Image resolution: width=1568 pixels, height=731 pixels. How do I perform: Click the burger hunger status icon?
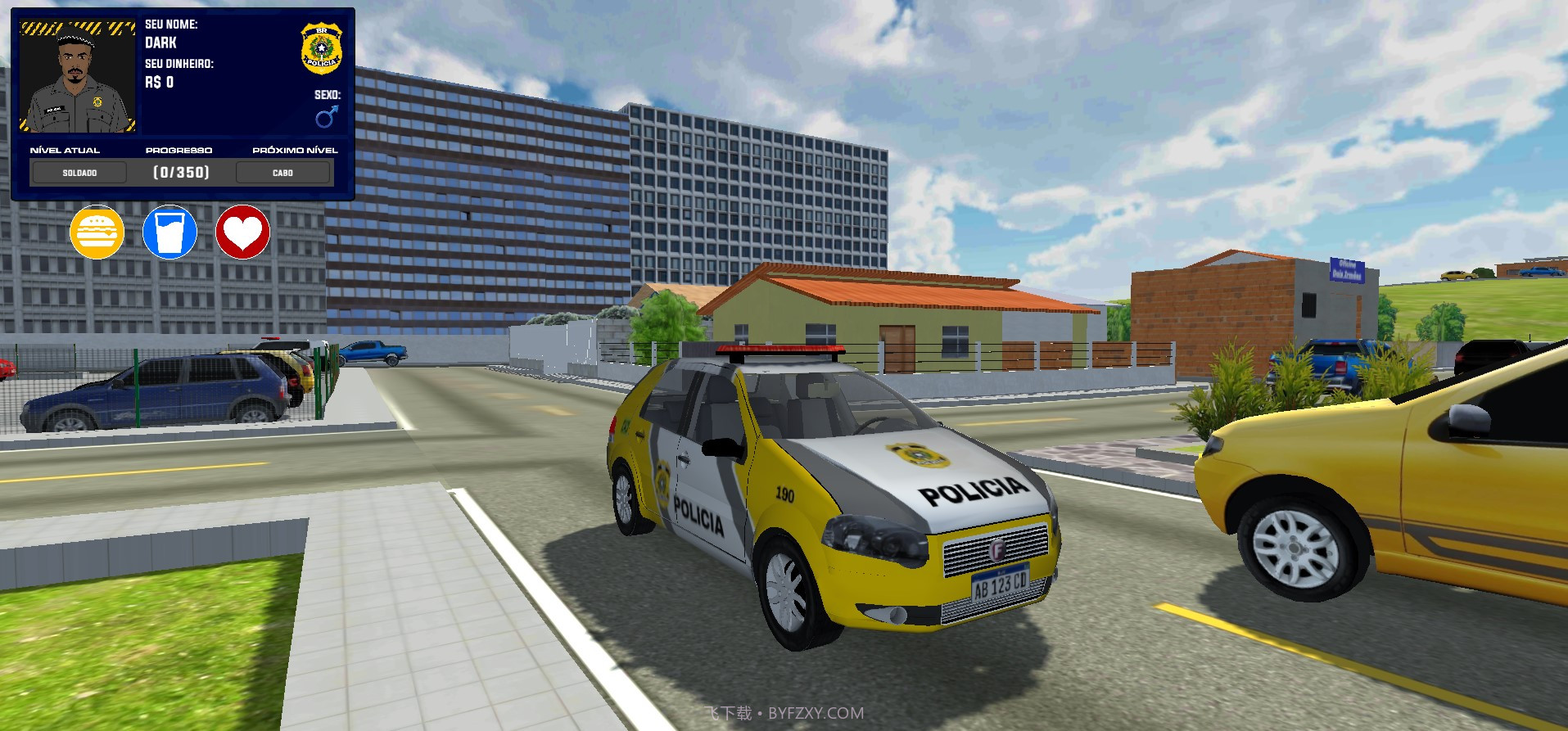coord(97,232)
